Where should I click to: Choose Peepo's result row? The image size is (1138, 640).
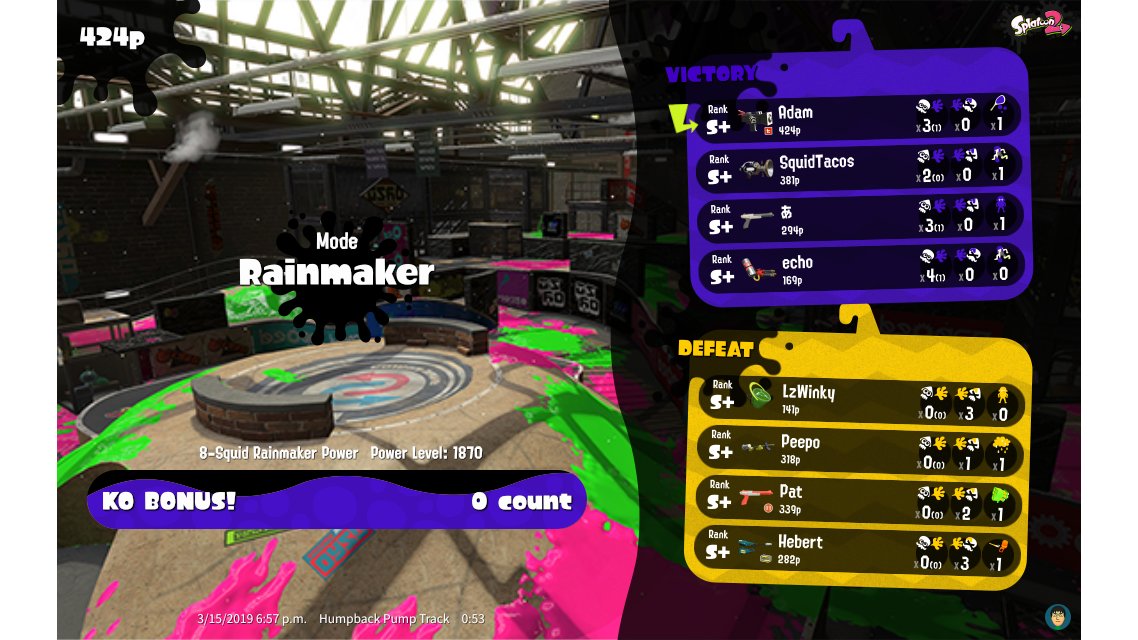pos(860,449)
